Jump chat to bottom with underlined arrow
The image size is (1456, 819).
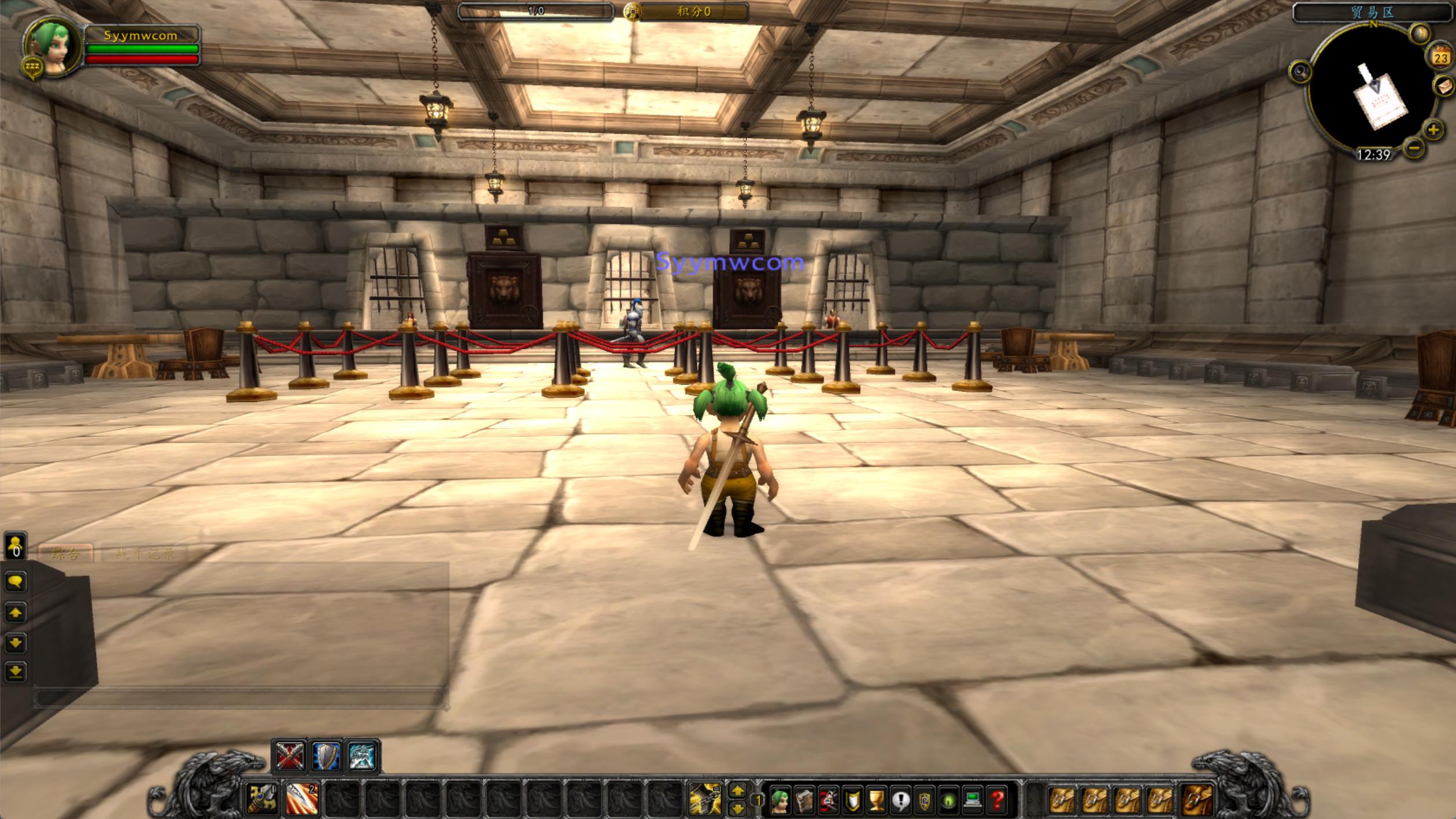[16, 672]
